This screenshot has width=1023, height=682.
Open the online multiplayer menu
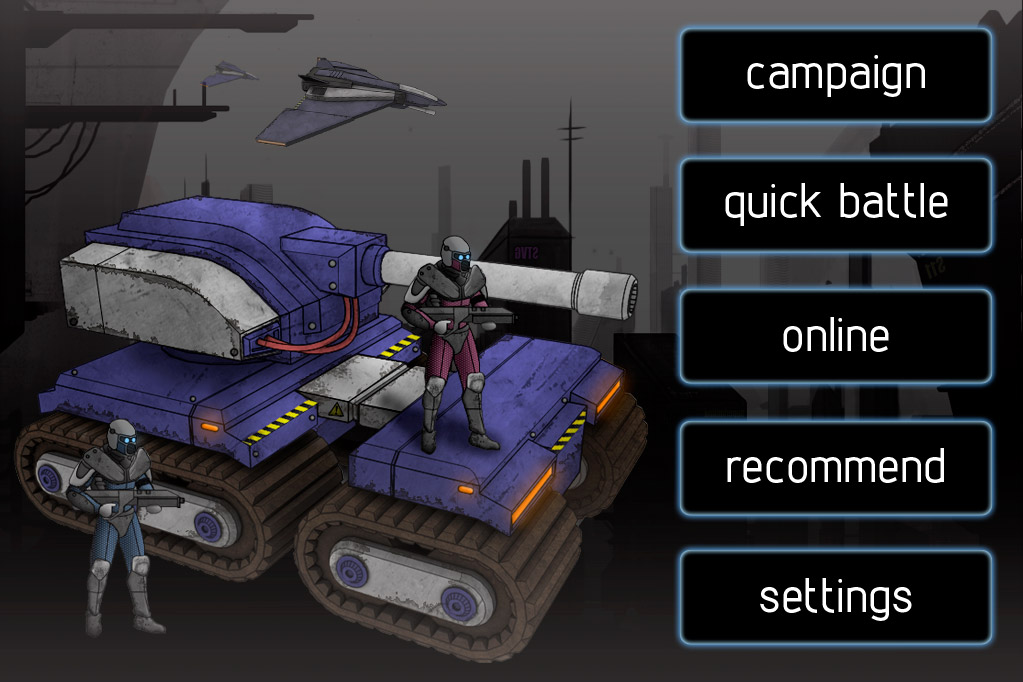point(835,336)
